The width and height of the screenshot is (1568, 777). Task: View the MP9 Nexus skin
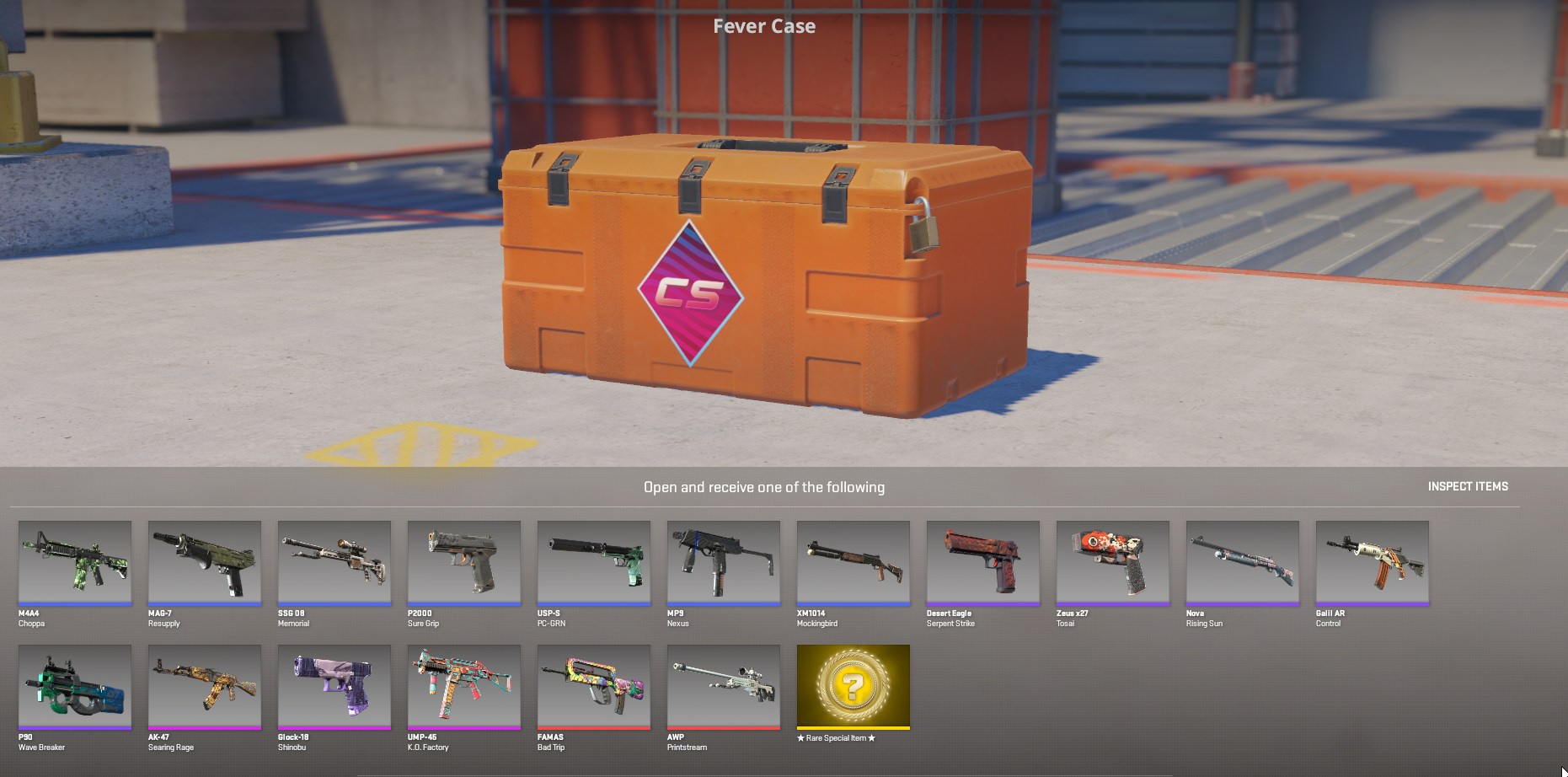tap(724, 562)
